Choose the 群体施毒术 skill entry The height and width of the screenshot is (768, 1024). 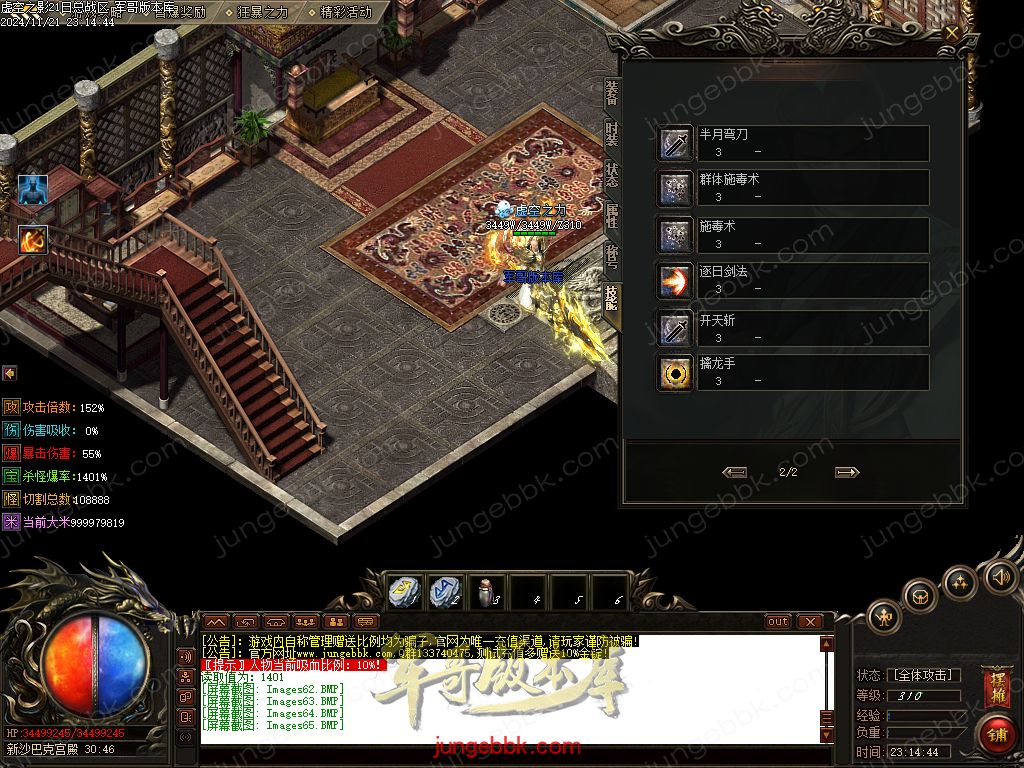(674, 188)
